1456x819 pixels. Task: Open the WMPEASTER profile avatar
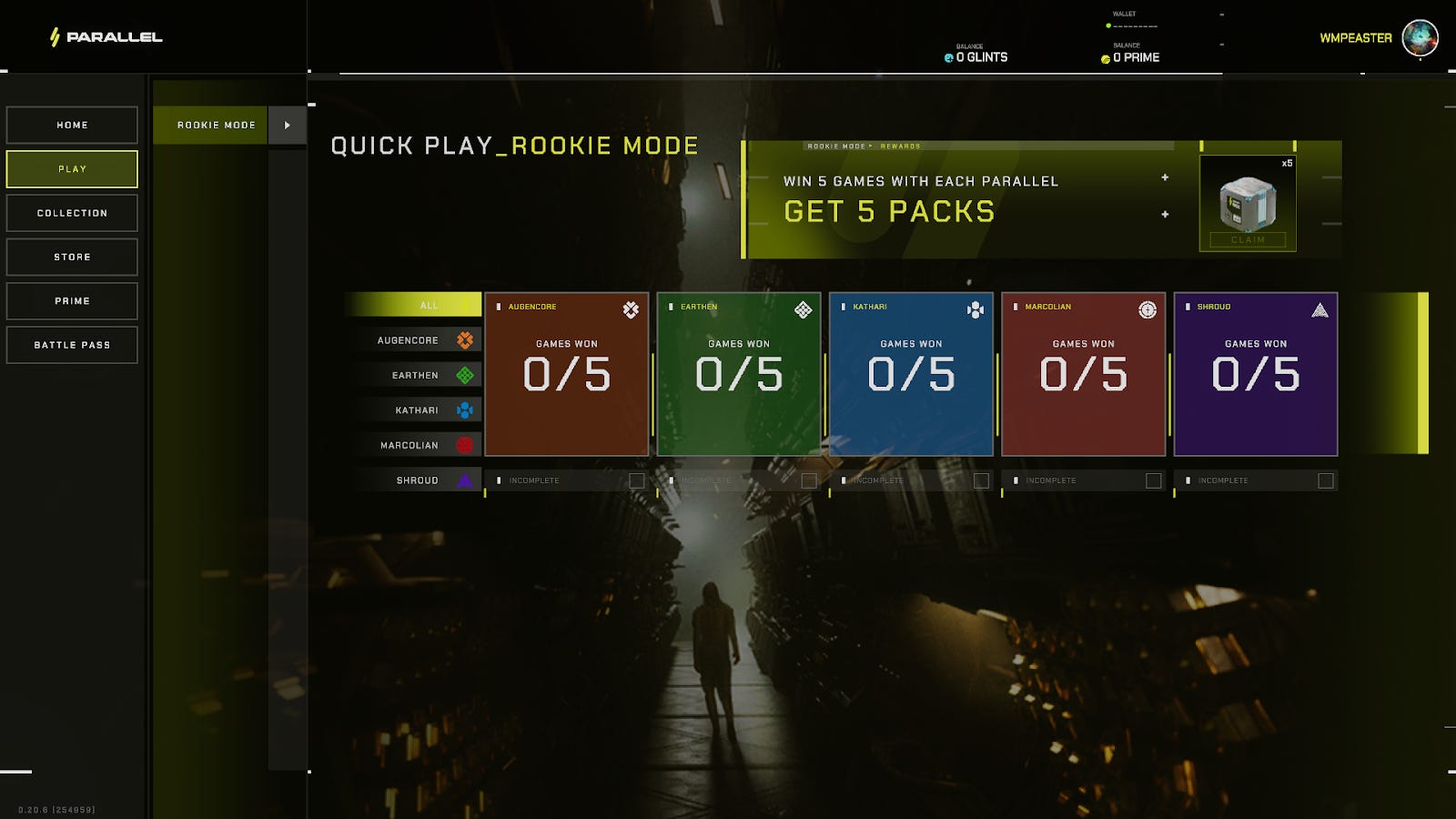pyautogui.click(x=1419, y=38)
